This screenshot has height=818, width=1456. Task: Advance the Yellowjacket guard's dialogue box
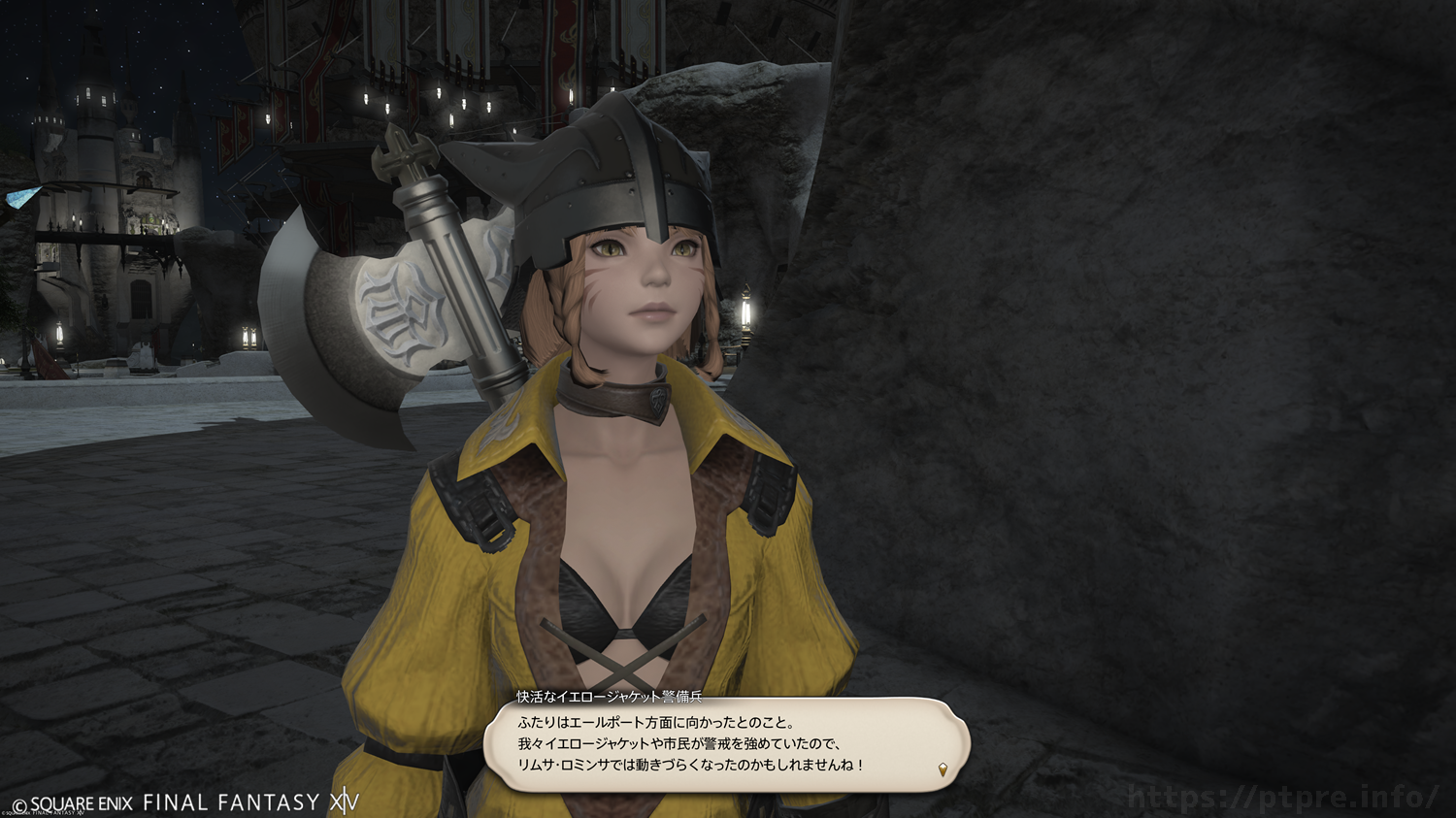726,744
